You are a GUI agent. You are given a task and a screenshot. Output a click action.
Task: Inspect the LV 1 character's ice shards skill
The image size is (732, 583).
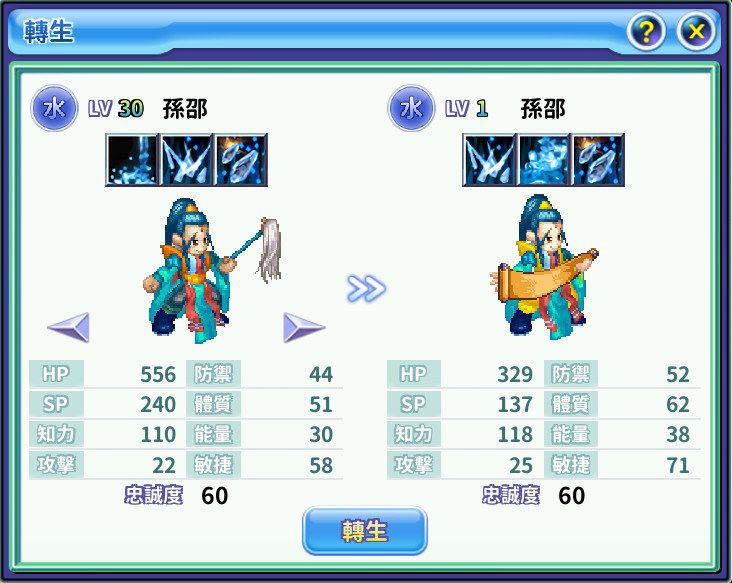tap(489, 160)
